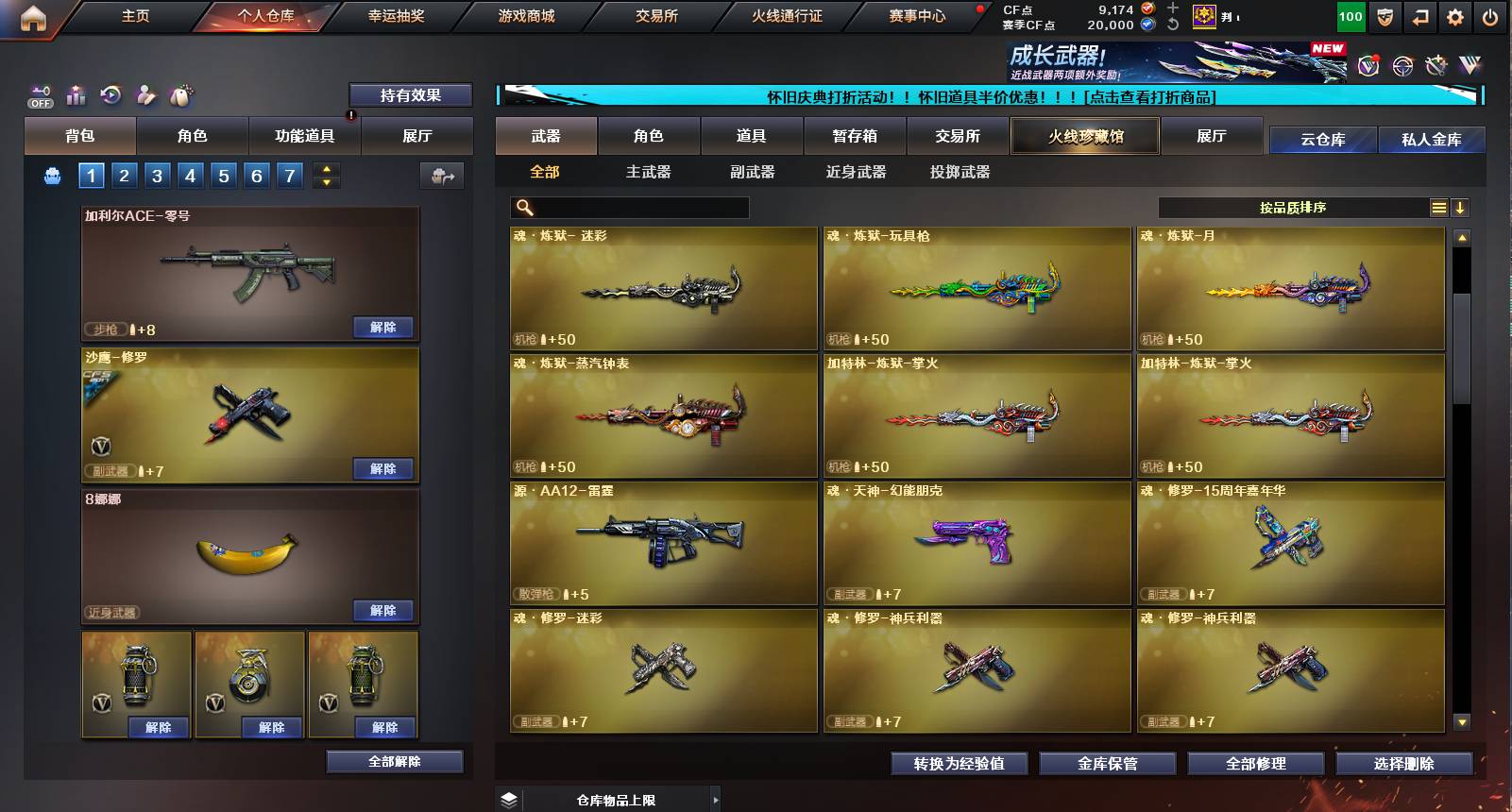Click the 全部解除 button
The image size is (1512, 812).
pos(393,761)
